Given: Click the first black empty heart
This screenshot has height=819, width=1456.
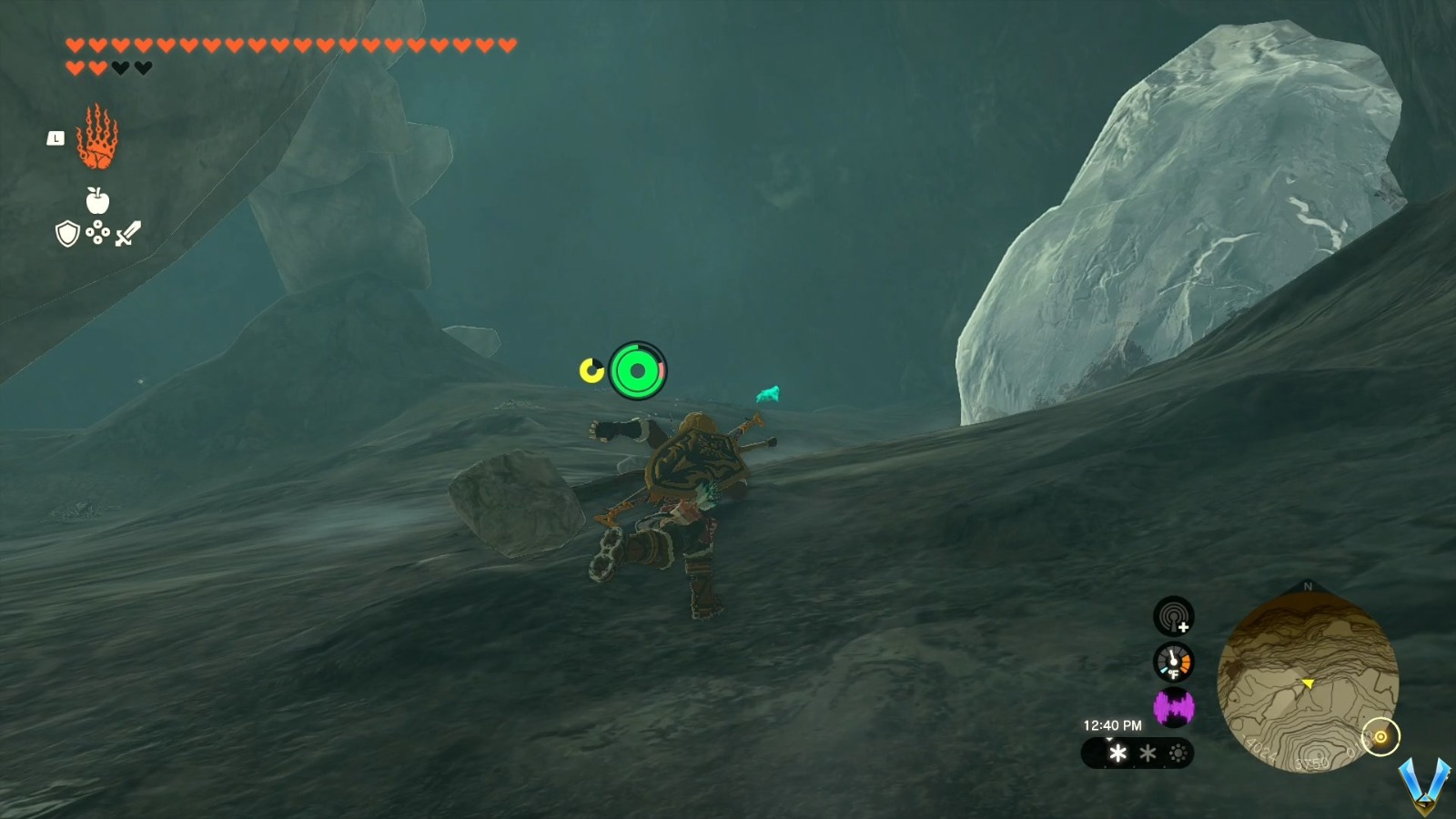Looking at the screenshot, I should (120, 66).
